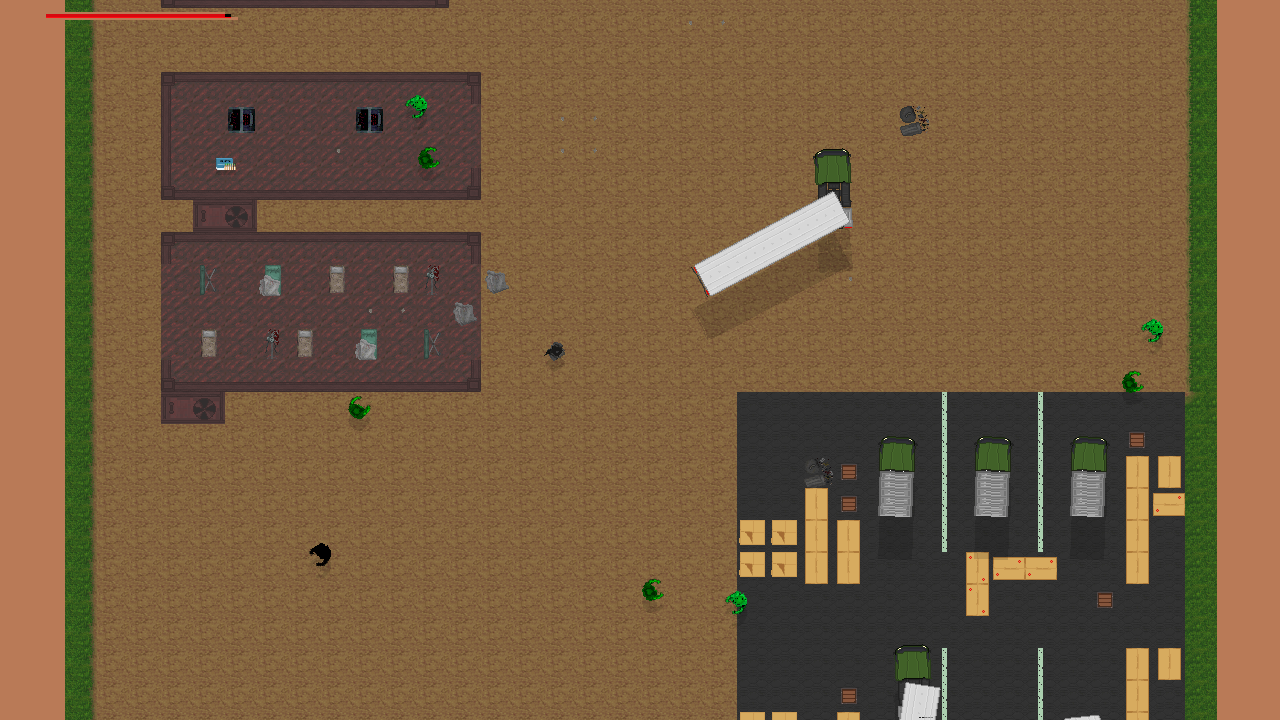Click the folded green cot in the barracks corner
This screenshot has width=1280, height=720.
tap(207, 280)
